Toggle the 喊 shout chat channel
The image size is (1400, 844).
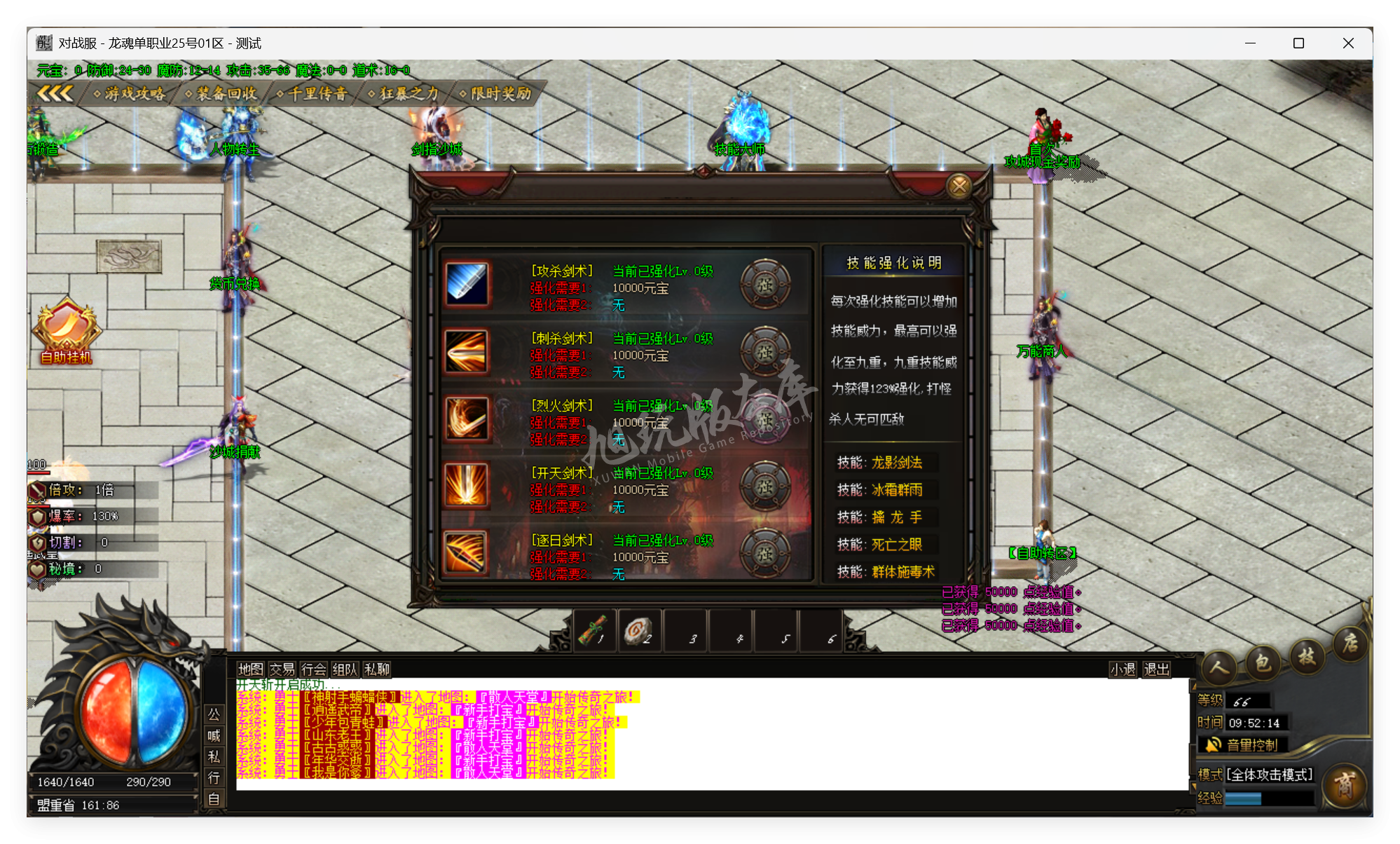pyautogui.click(x=214, y=737)
